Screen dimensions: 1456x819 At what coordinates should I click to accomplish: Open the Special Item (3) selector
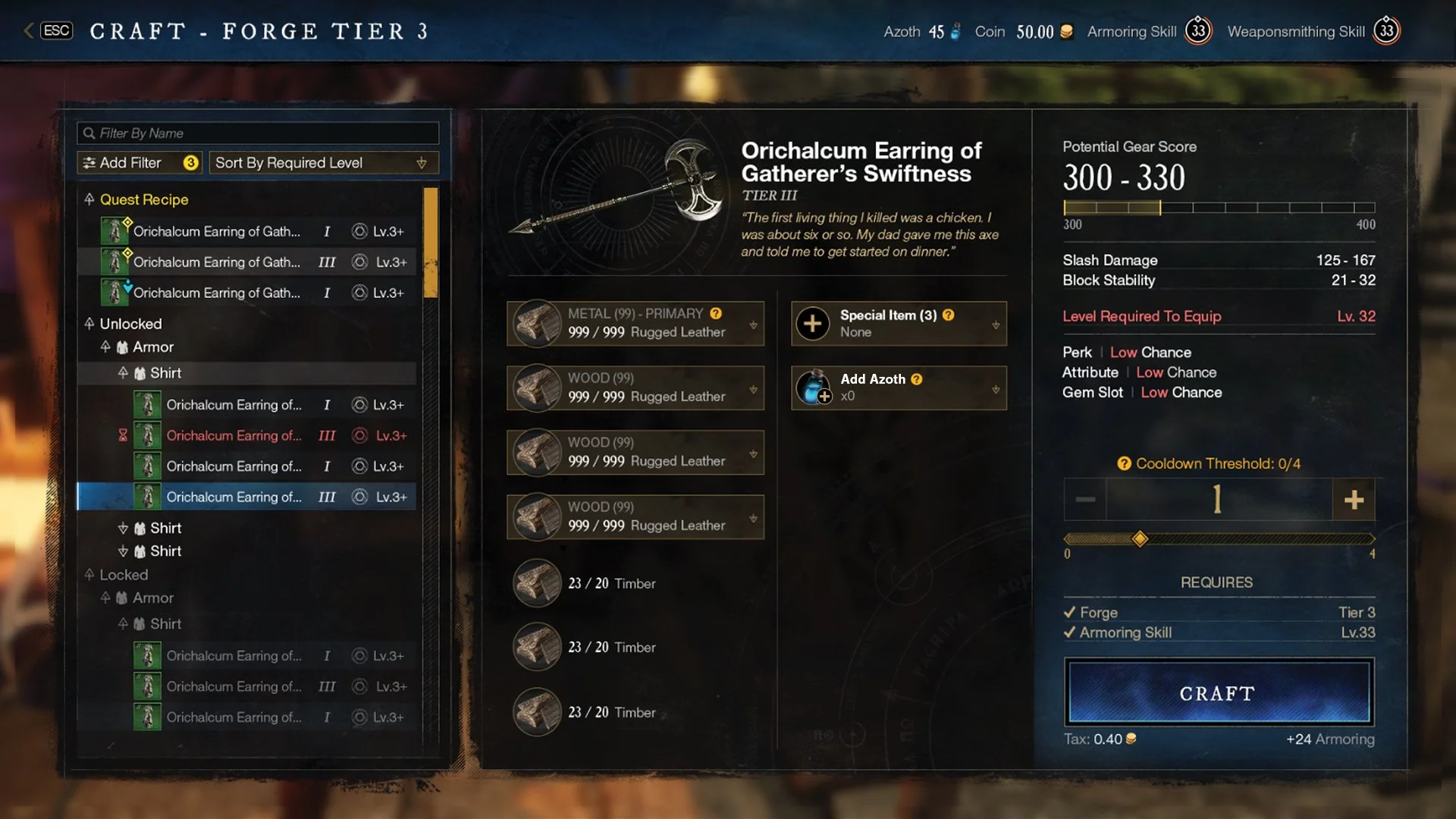point(899,324)
